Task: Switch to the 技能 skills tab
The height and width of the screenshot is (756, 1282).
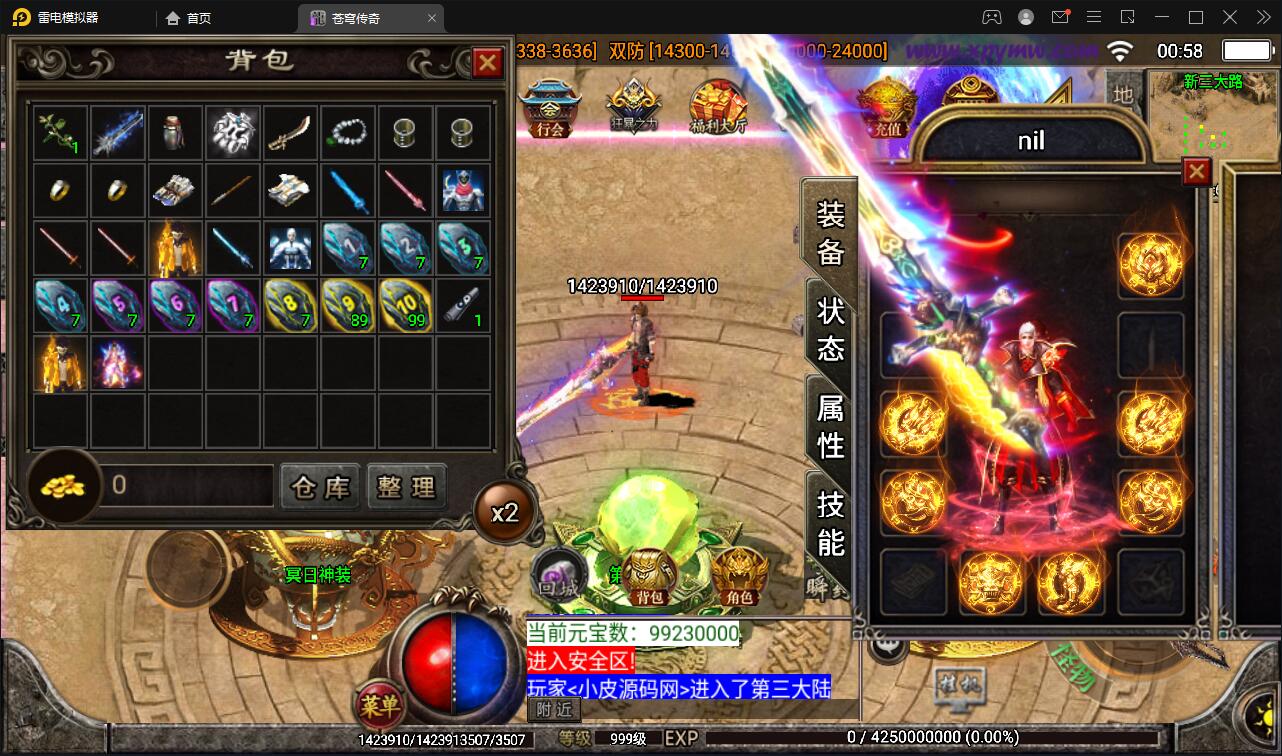Action: 831,522
